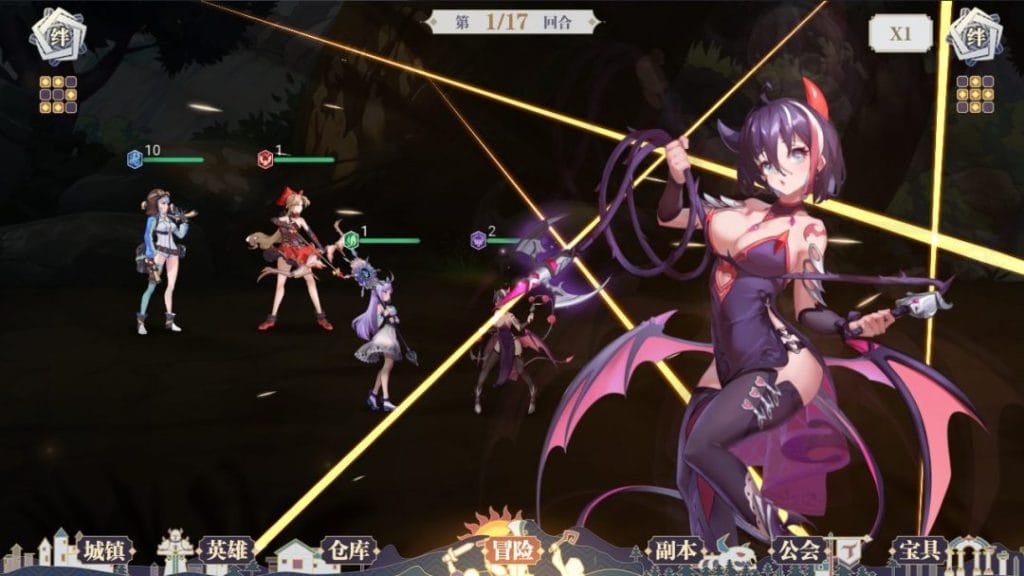Screen dimensions: 1024x576
Task: Open the right team 绊 bond icon
Action: [975, 34]
